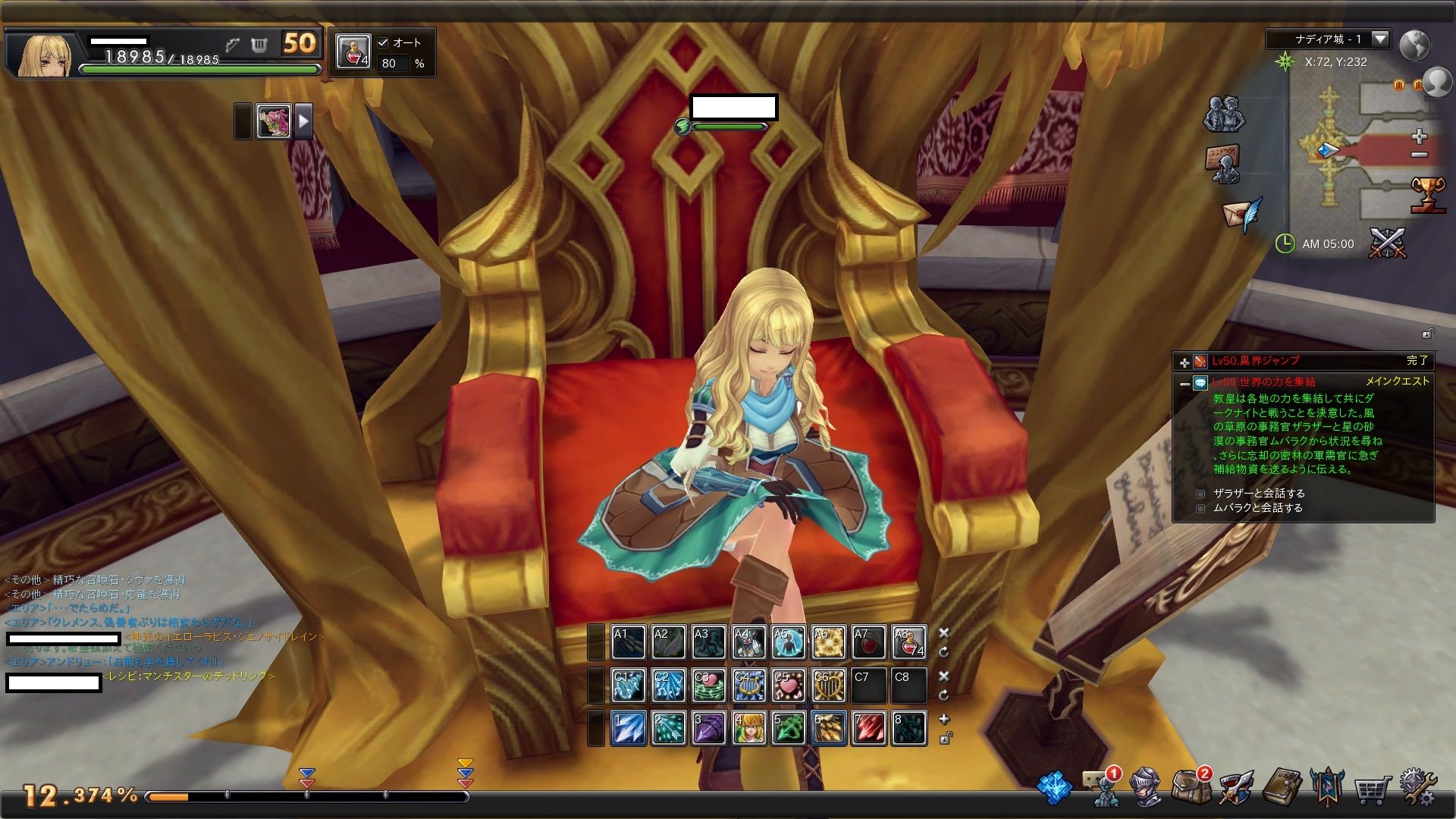
Task: Zoom out on the minimap
Action: click(x=1420, y=155)
